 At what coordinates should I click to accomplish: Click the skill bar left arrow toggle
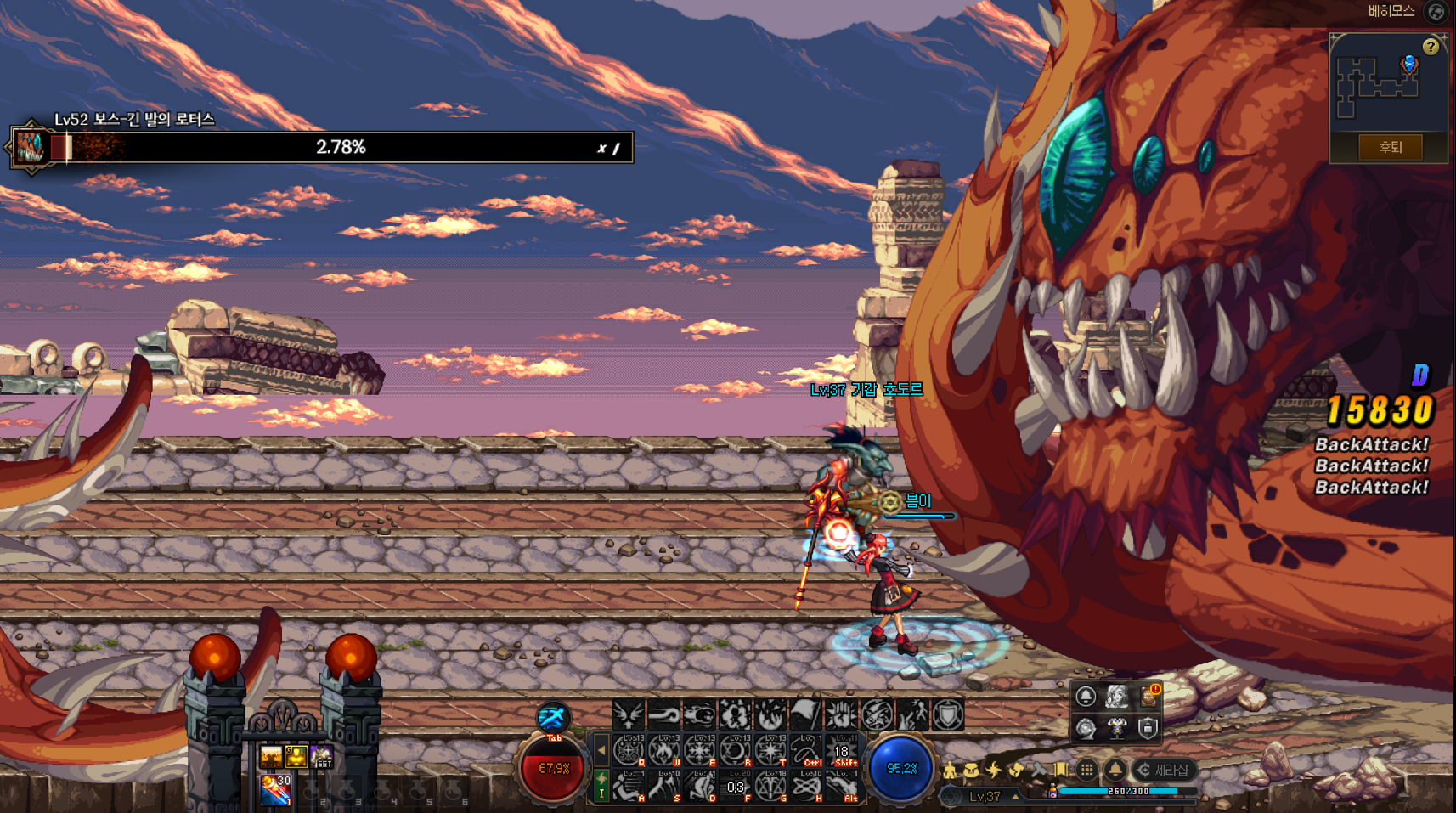click(601, 750)
